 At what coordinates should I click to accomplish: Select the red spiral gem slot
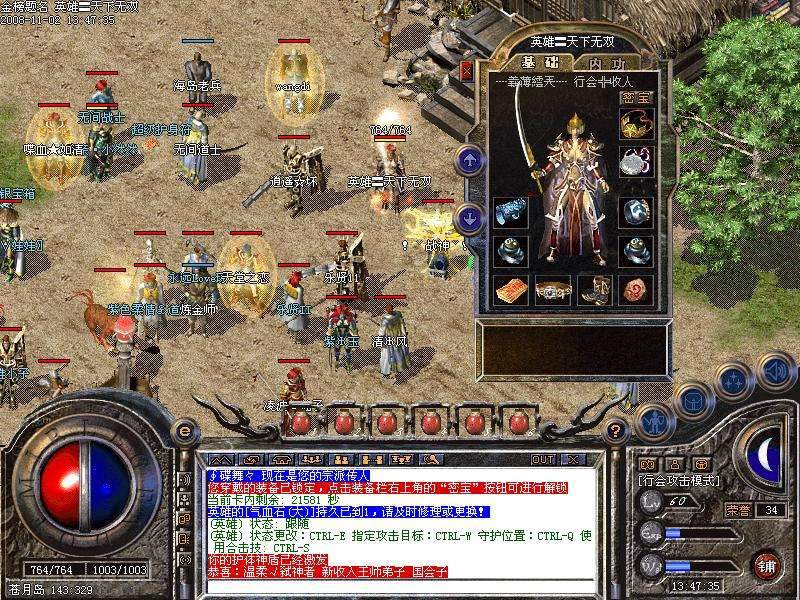(634, 290)
